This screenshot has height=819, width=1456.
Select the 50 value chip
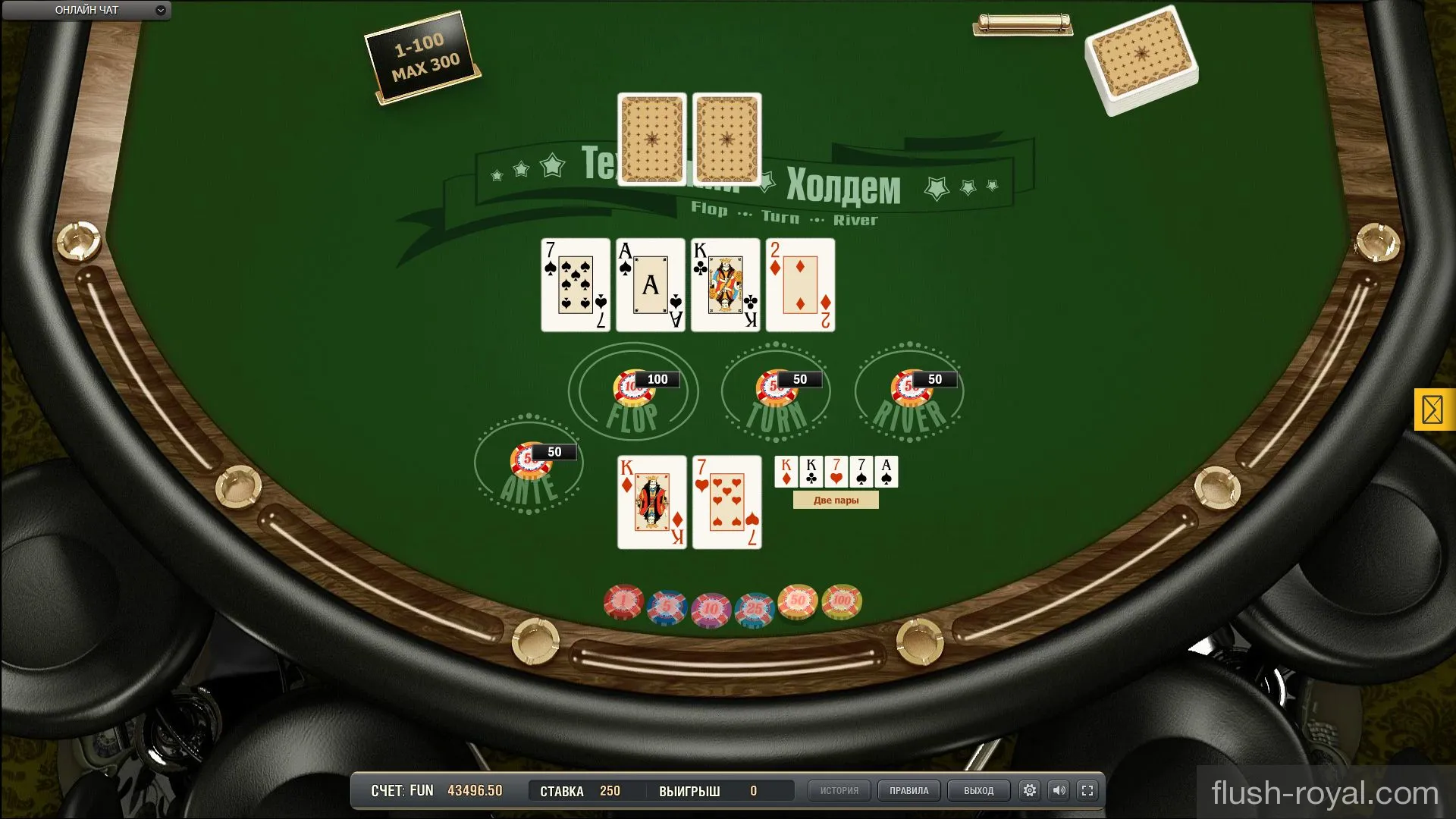point(798,601)
